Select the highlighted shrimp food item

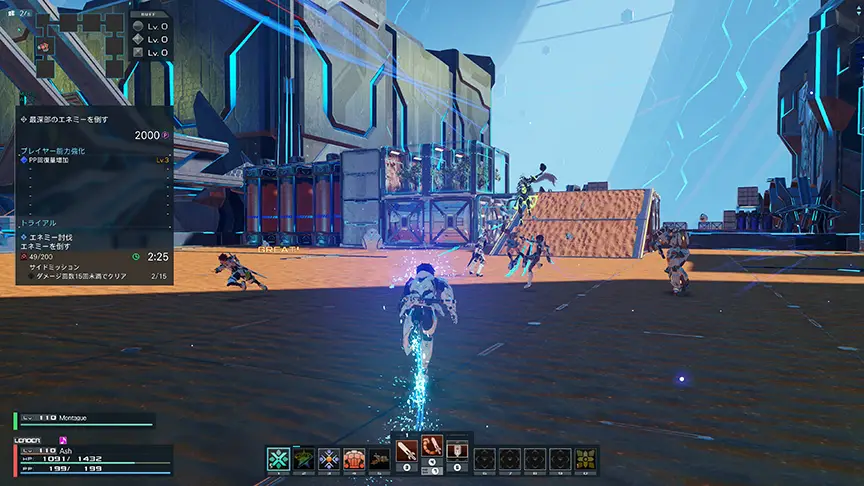point(432,449)
